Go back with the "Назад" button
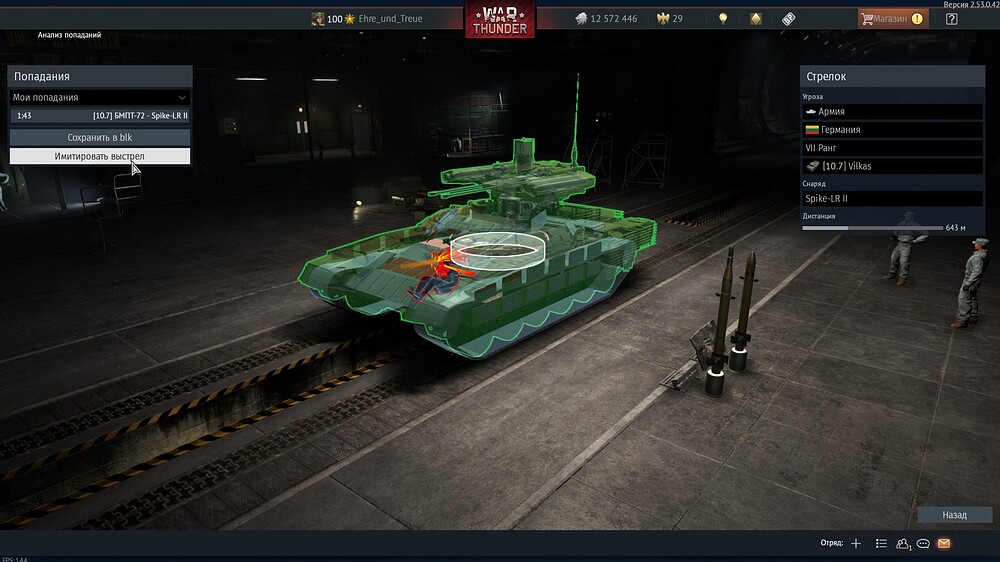The image size is (1000, 562). [x=954, y=515]
